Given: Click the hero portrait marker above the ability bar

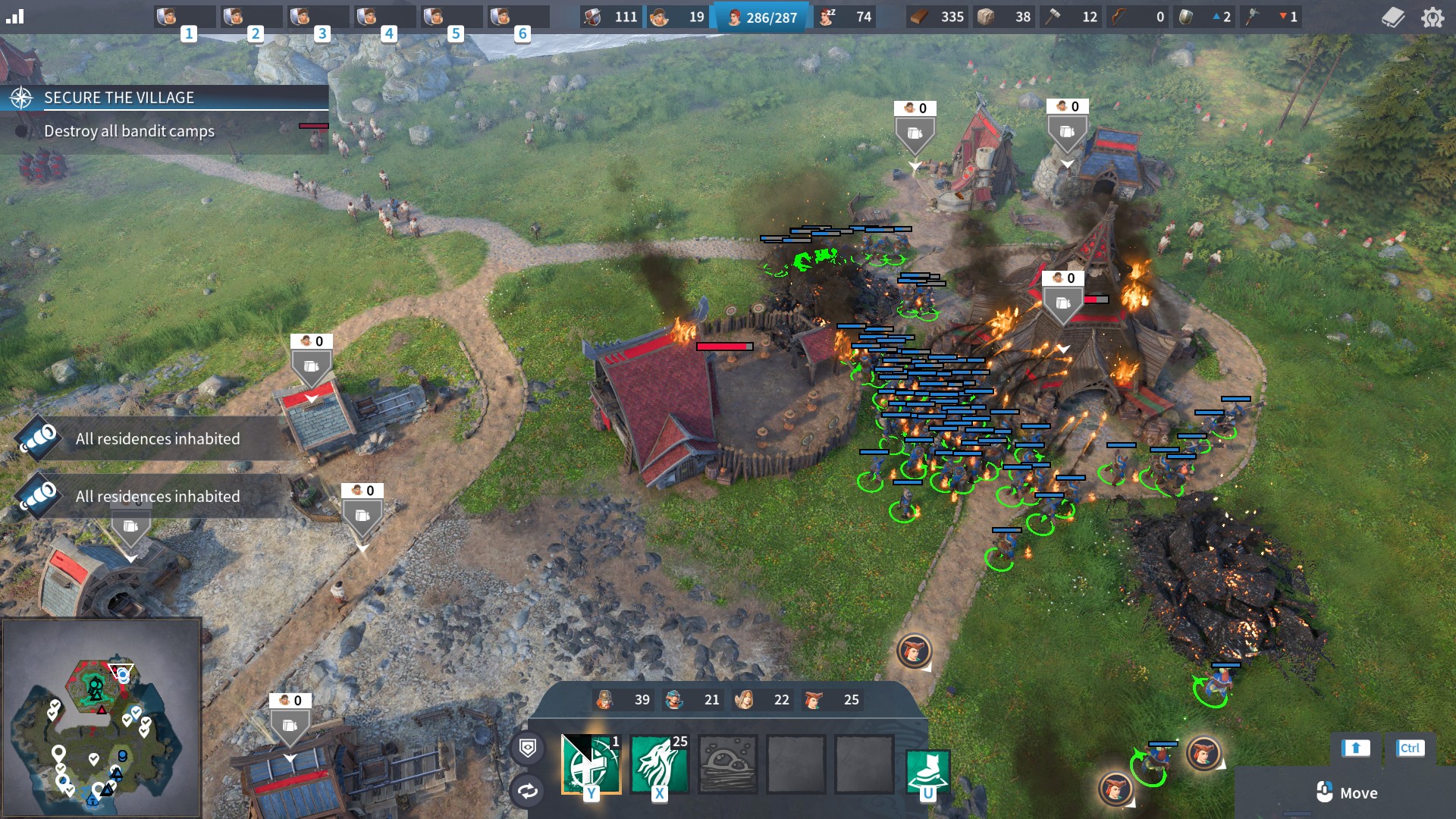Looking at the screenshot, I should point(914,651).
